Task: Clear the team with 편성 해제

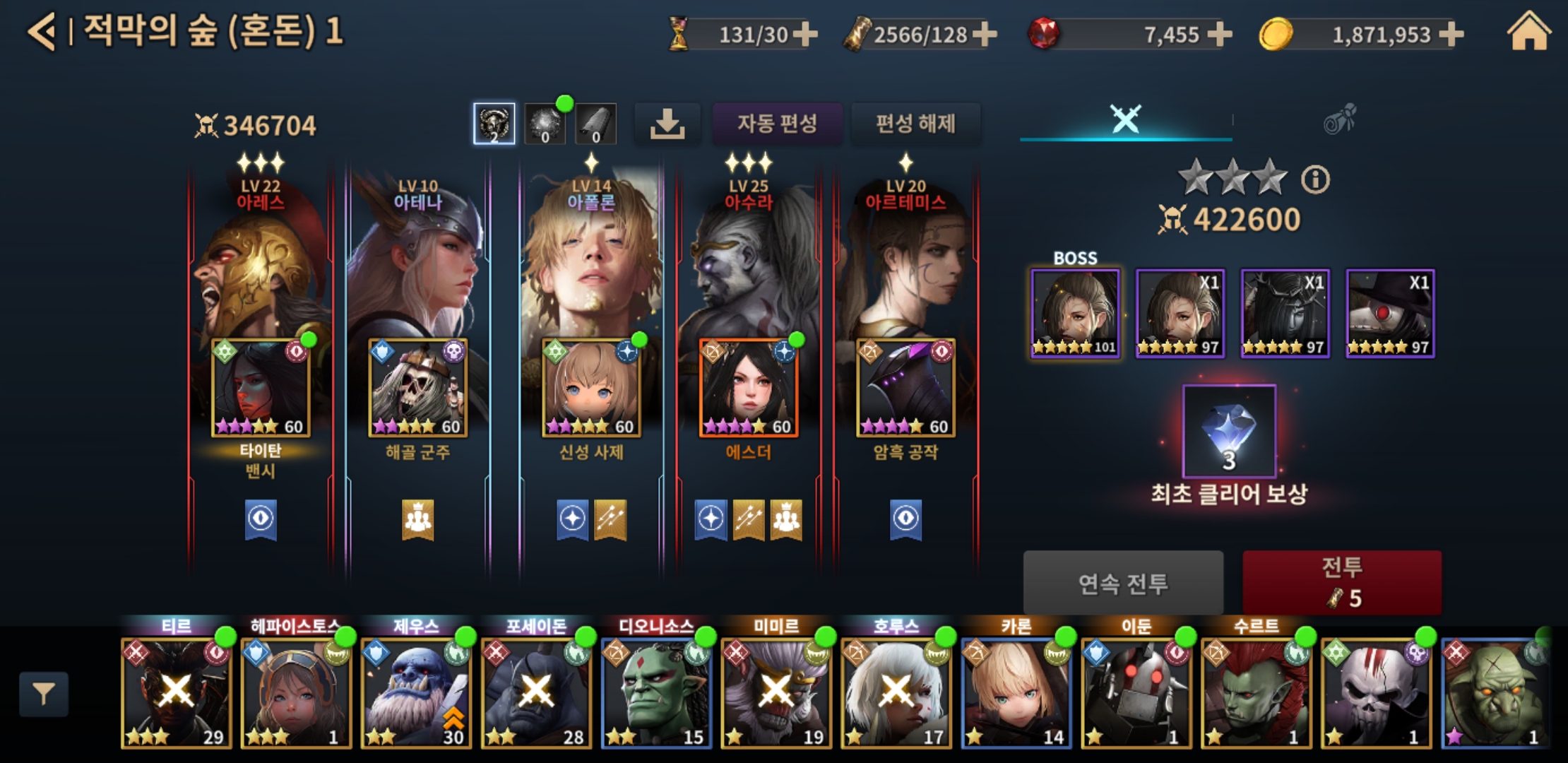Action: tap(915, 124)
